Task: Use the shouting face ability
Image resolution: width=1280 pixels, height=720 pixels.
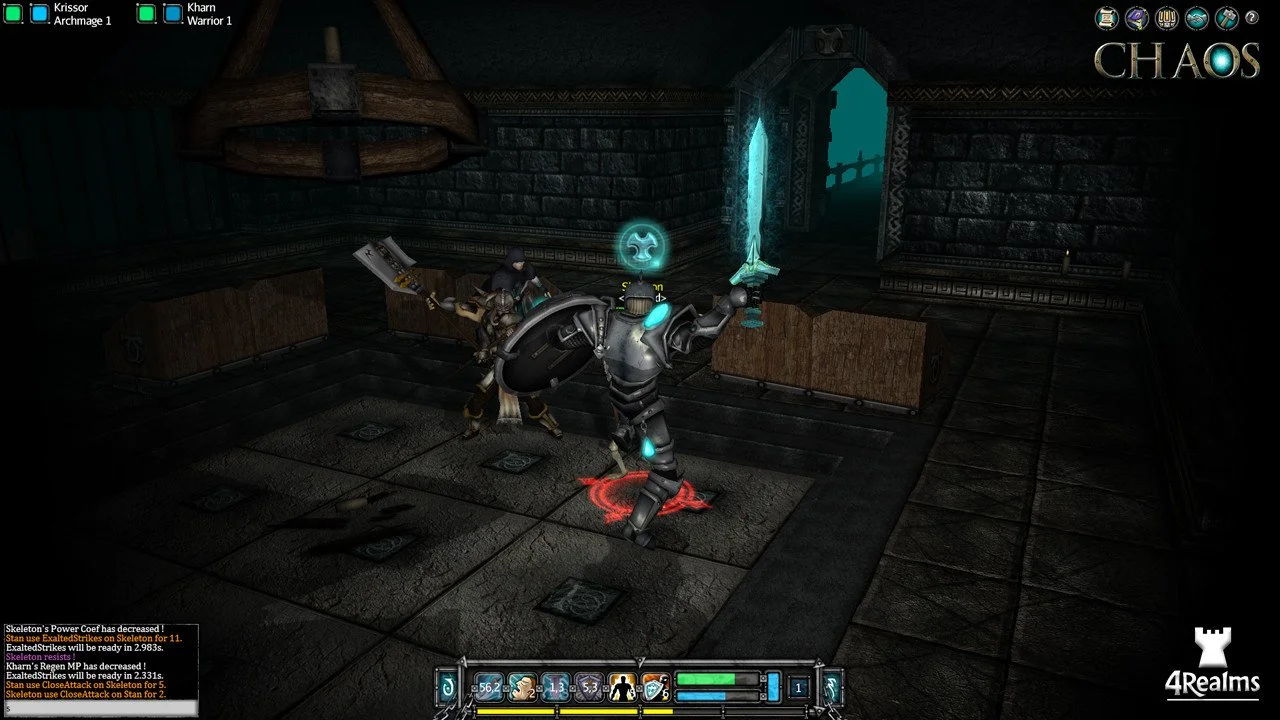Action: (x=522, y=687)
